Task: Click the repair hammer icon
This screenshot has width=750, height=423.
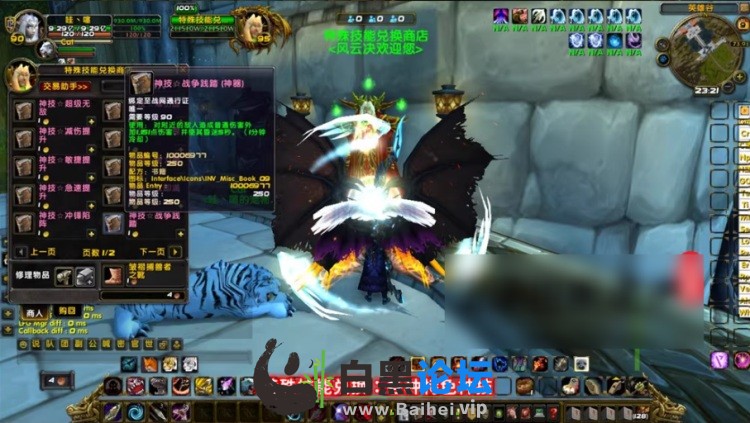Action: 64,276
